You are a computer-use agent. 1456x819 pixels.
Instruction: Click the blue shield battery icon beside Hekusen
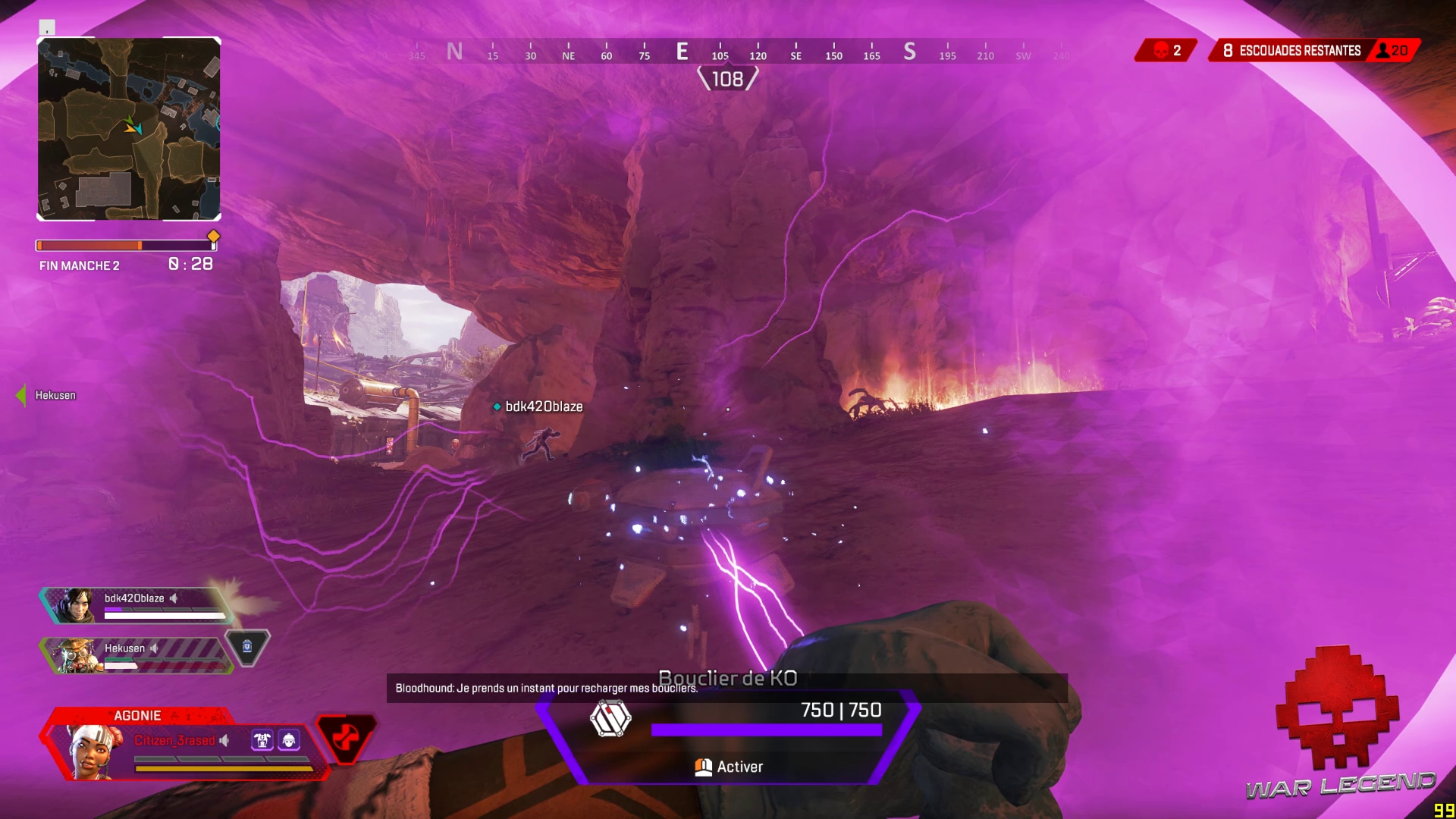(x=247, y=647)
